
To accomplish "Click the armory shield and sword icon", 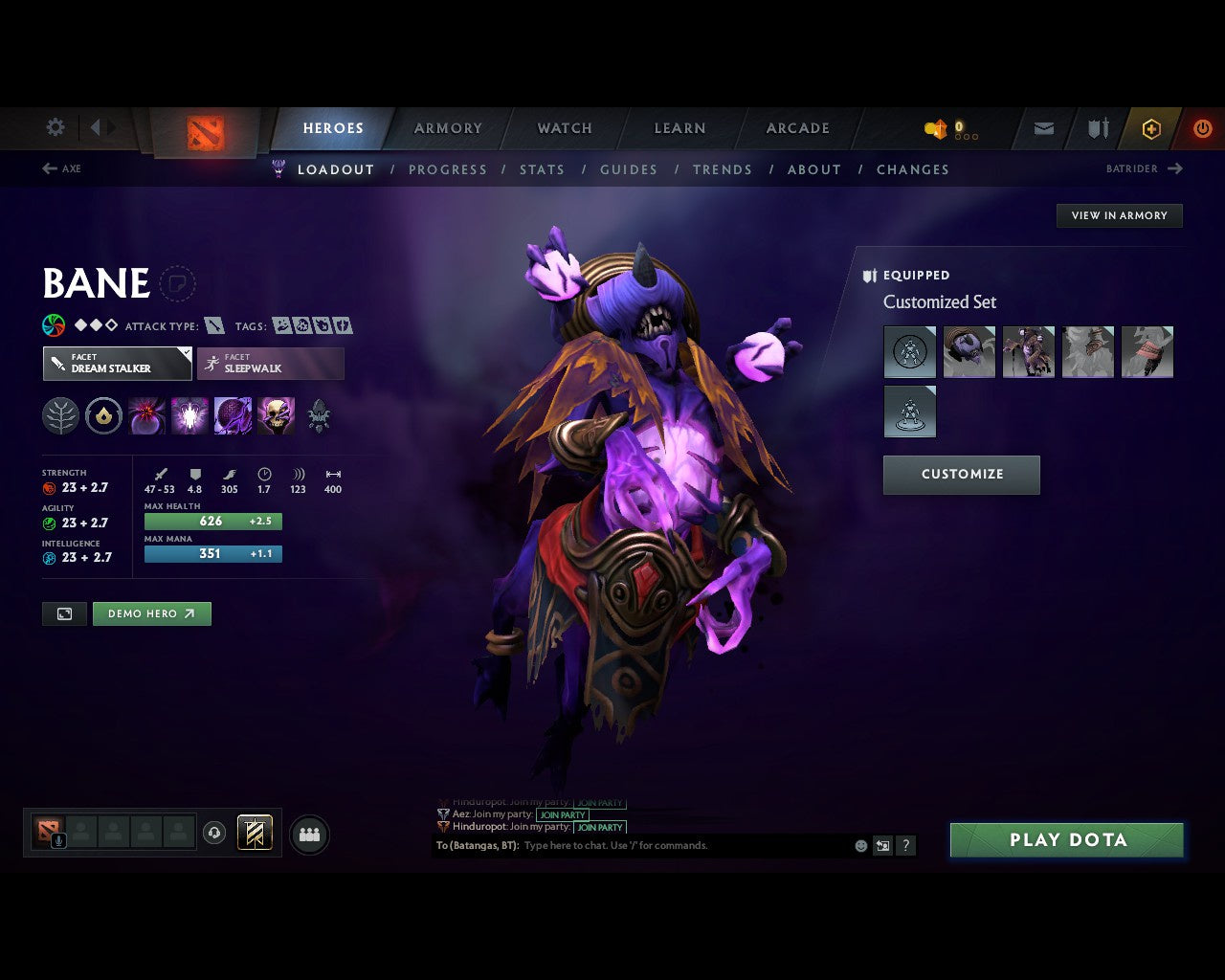I will tap(1097, 128).
